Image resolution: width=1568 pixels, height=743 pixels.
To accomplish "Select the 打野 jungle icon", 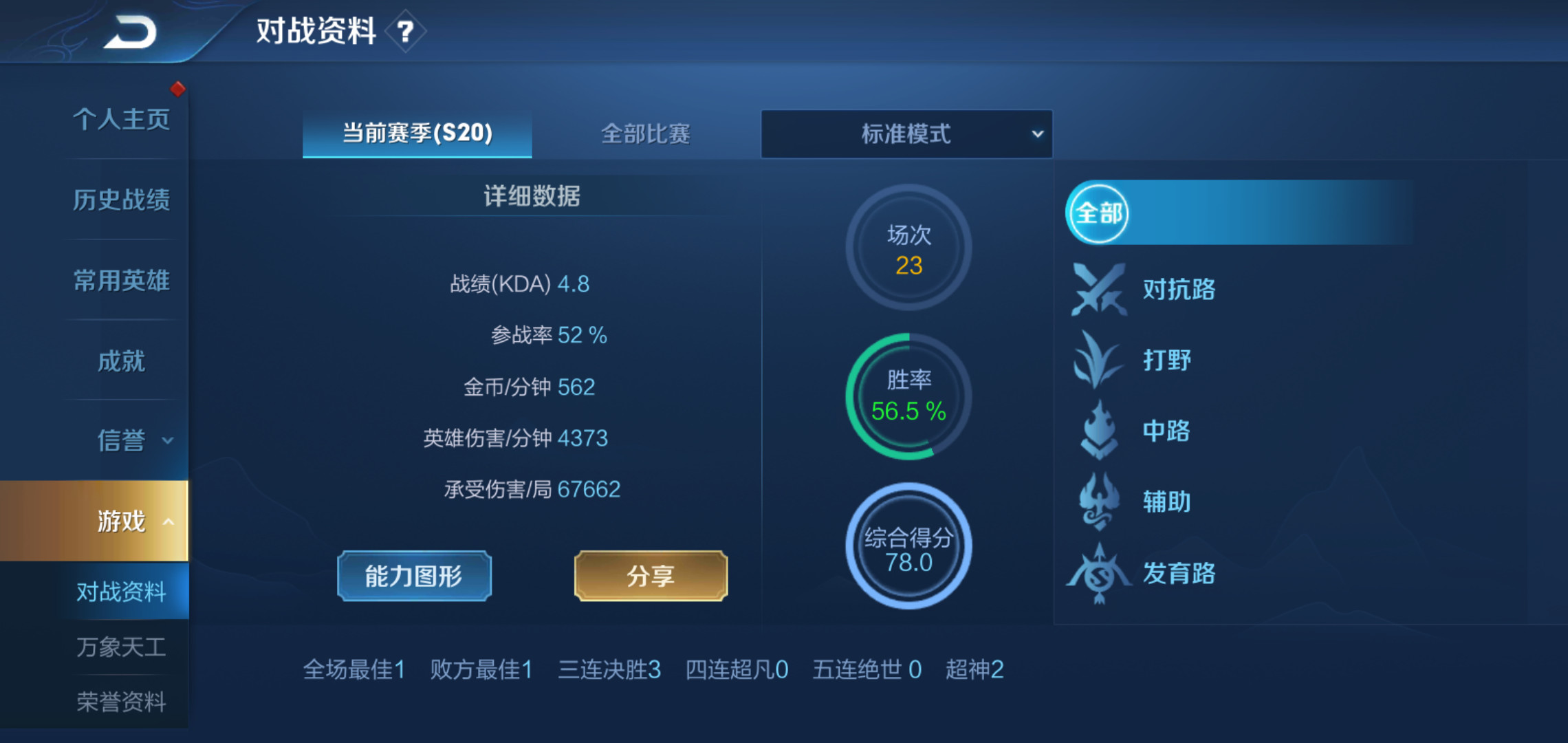I will 1099,360.
